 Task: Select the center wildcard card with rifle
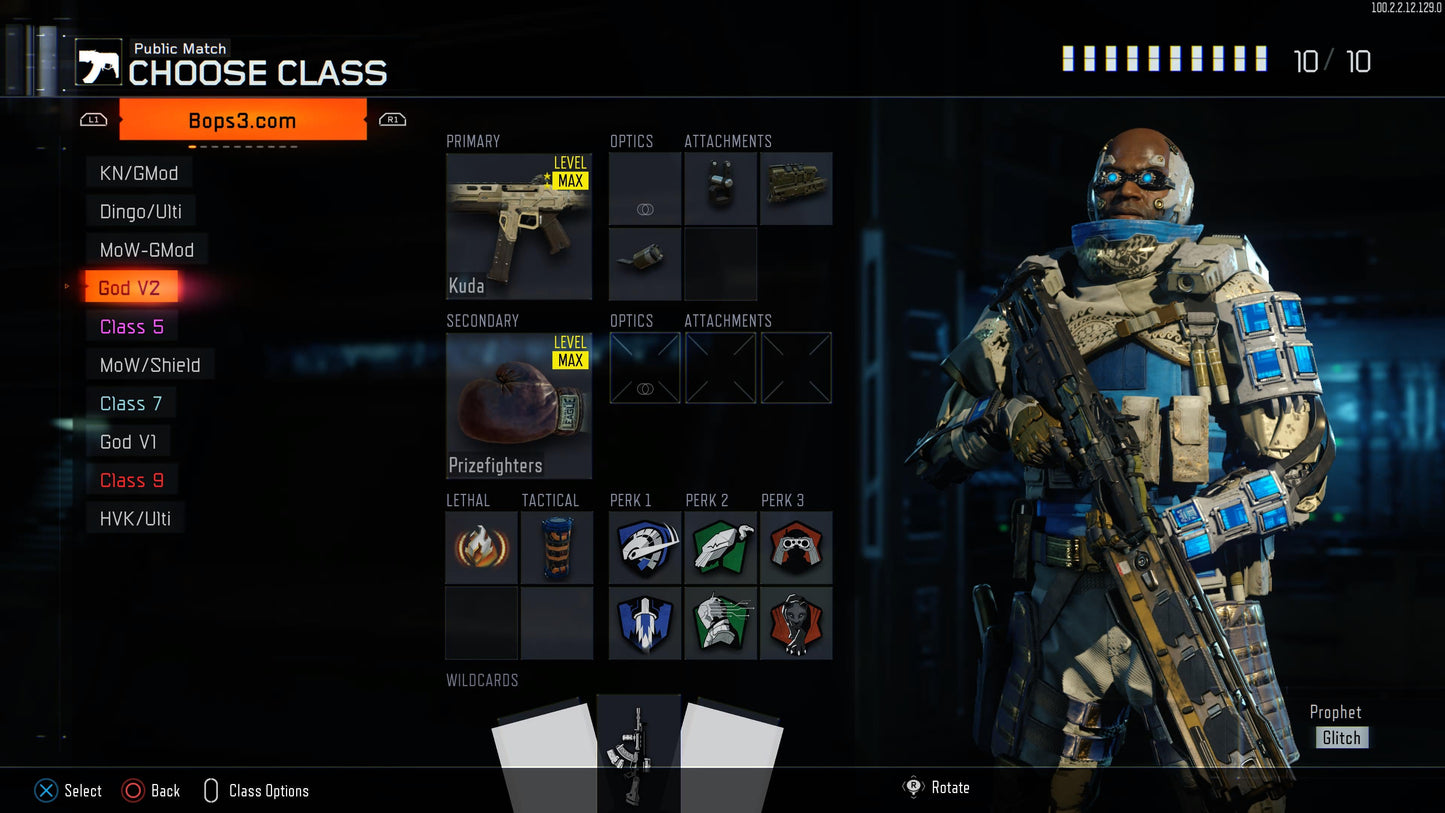[x=638, y=750]
